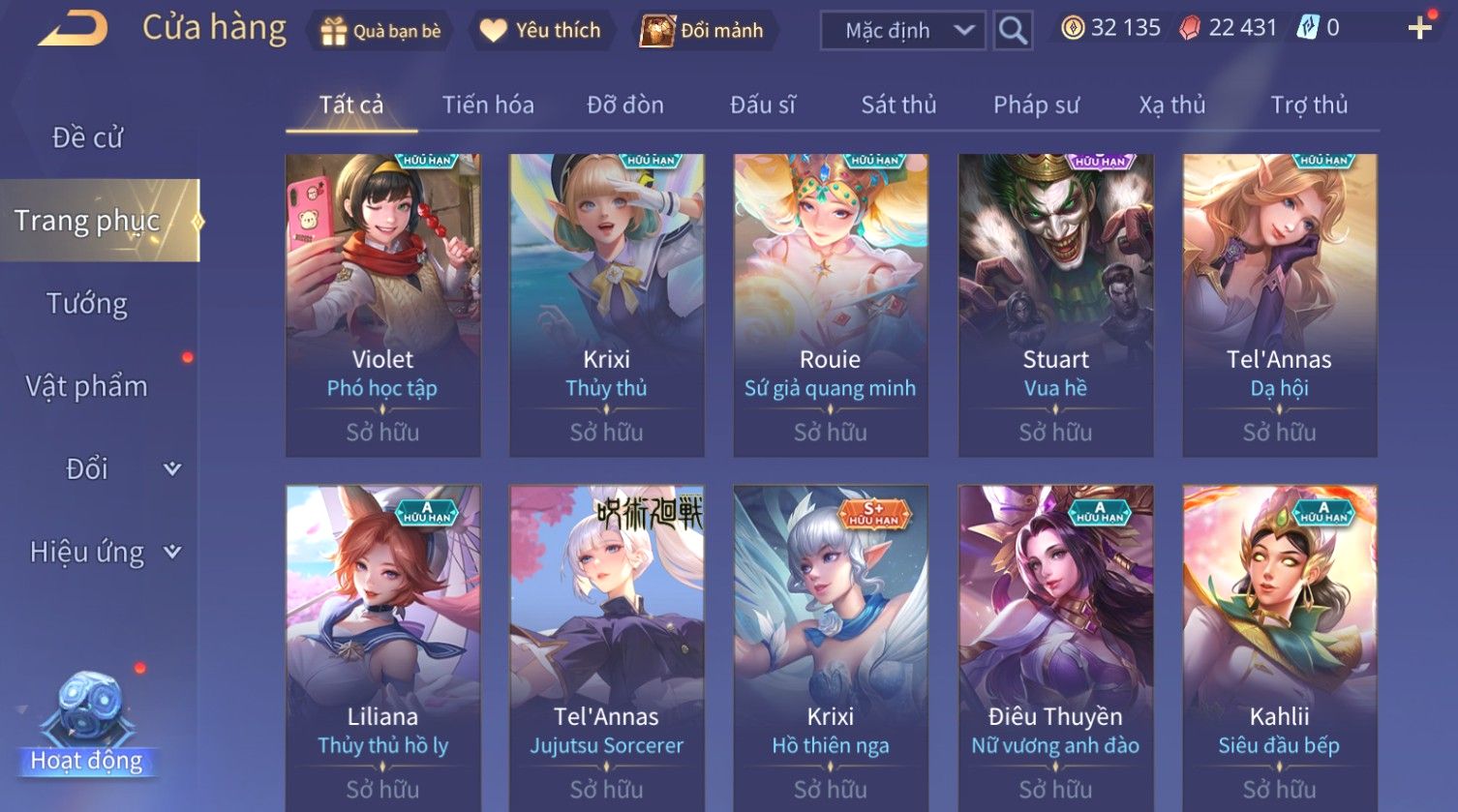This screenshot has width=1458, height=812.
Task: Go back using the return arrow
Action: [x=73, y=29]
